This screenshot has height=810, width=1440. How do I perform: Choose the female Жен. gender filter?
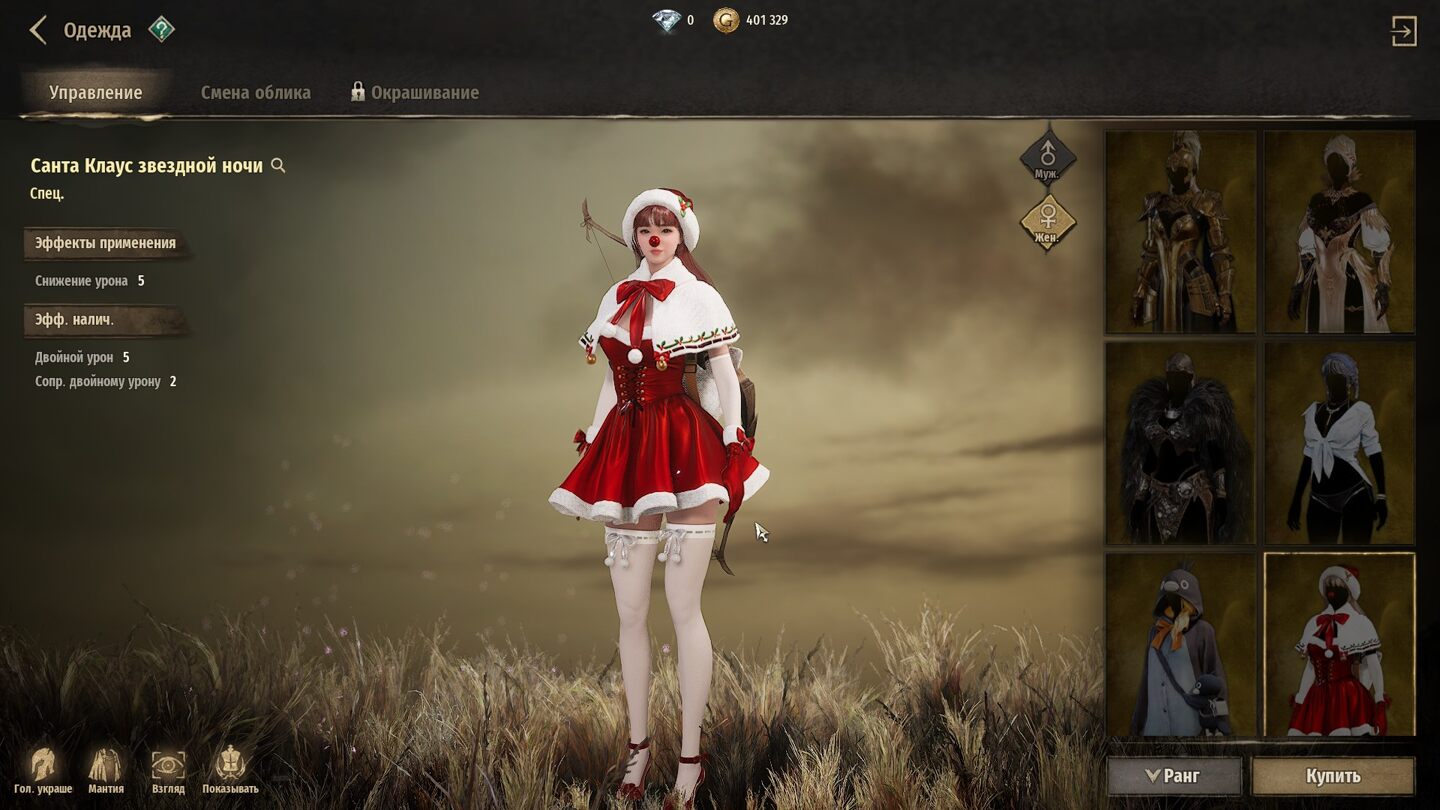pos(1047,220)
